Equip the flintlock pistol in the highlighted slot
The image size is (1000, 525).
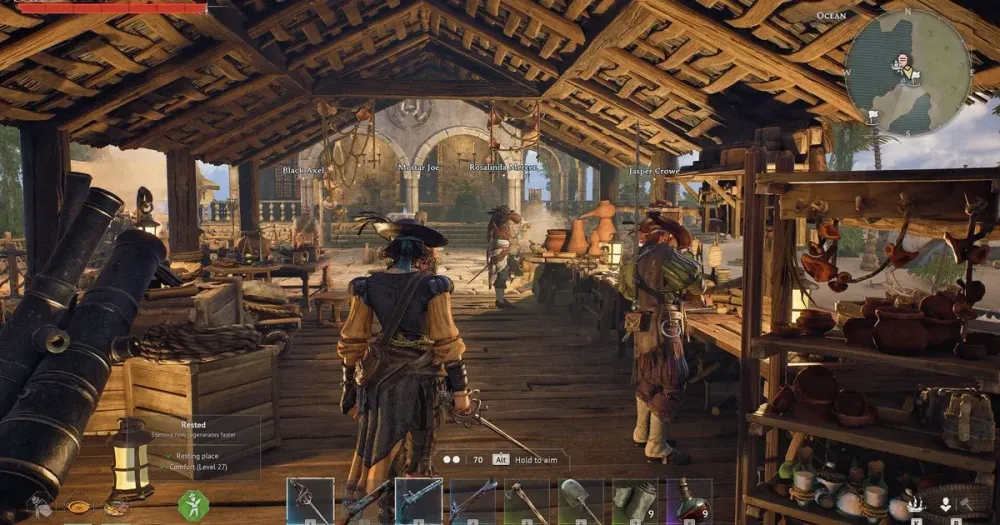pyautogui.click(x=418, y=500)
